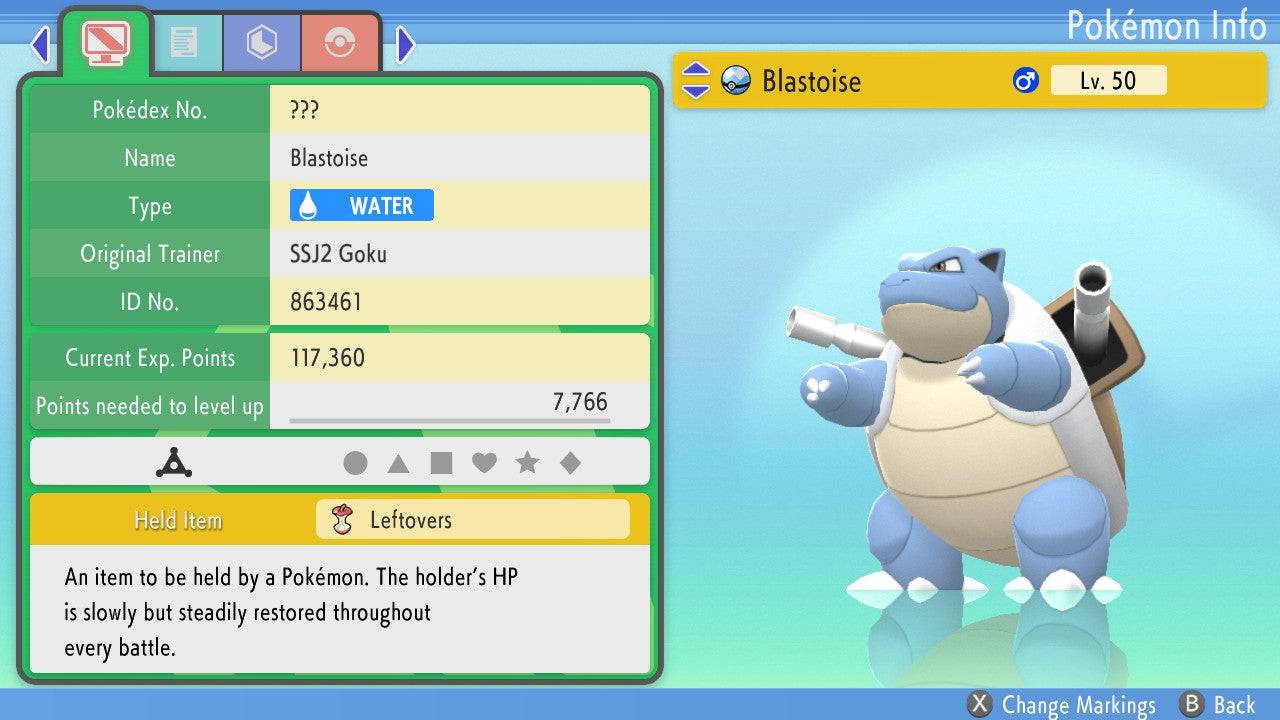The width and height of the screenshot is (1280, 720).
Task: Advance with the right page arrow
Action: (x=405, y=43)
